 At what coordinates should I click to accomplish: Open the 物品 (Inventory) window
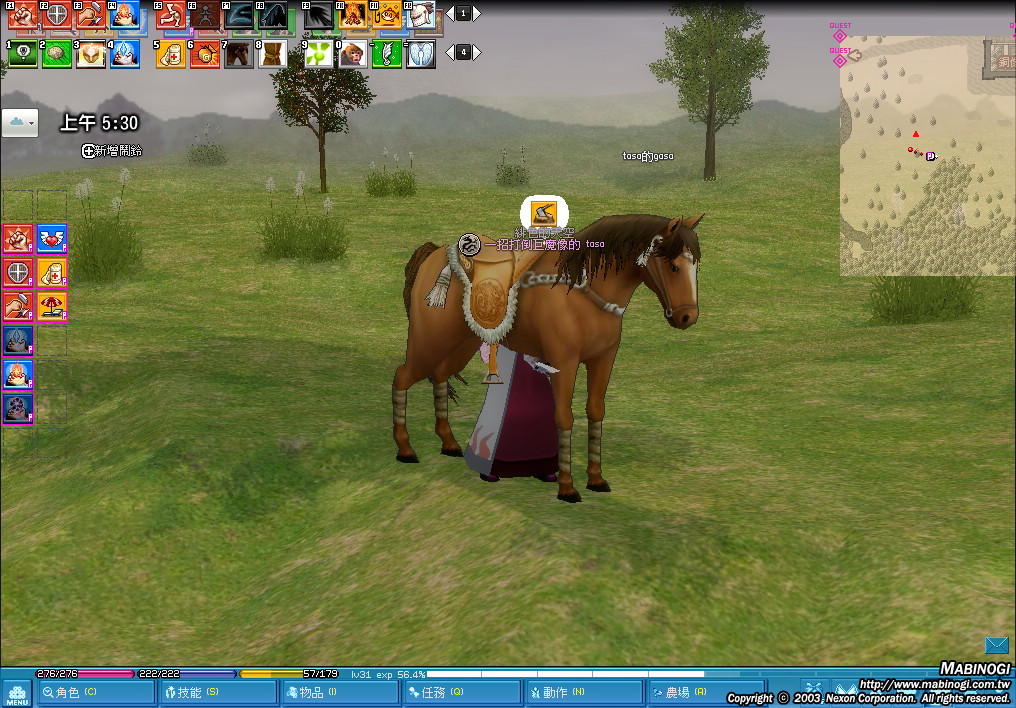339,692
